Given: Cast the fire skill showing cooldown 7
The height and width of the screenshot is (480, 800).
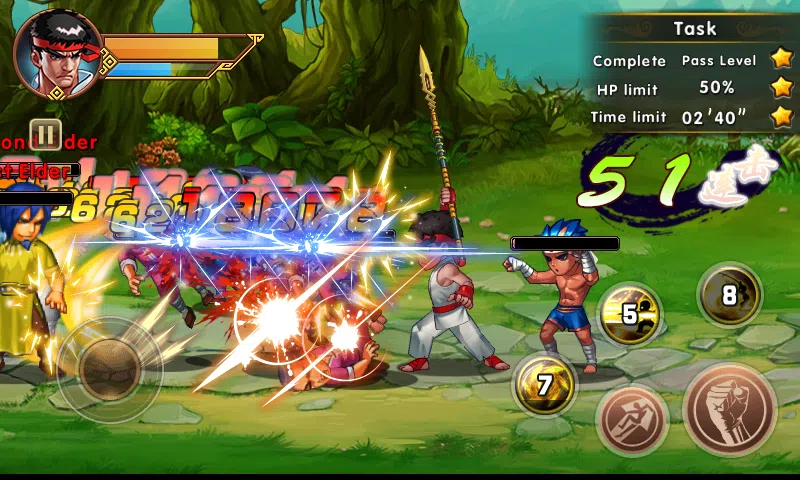Looking at the screenshot, I should pos(545,385).
